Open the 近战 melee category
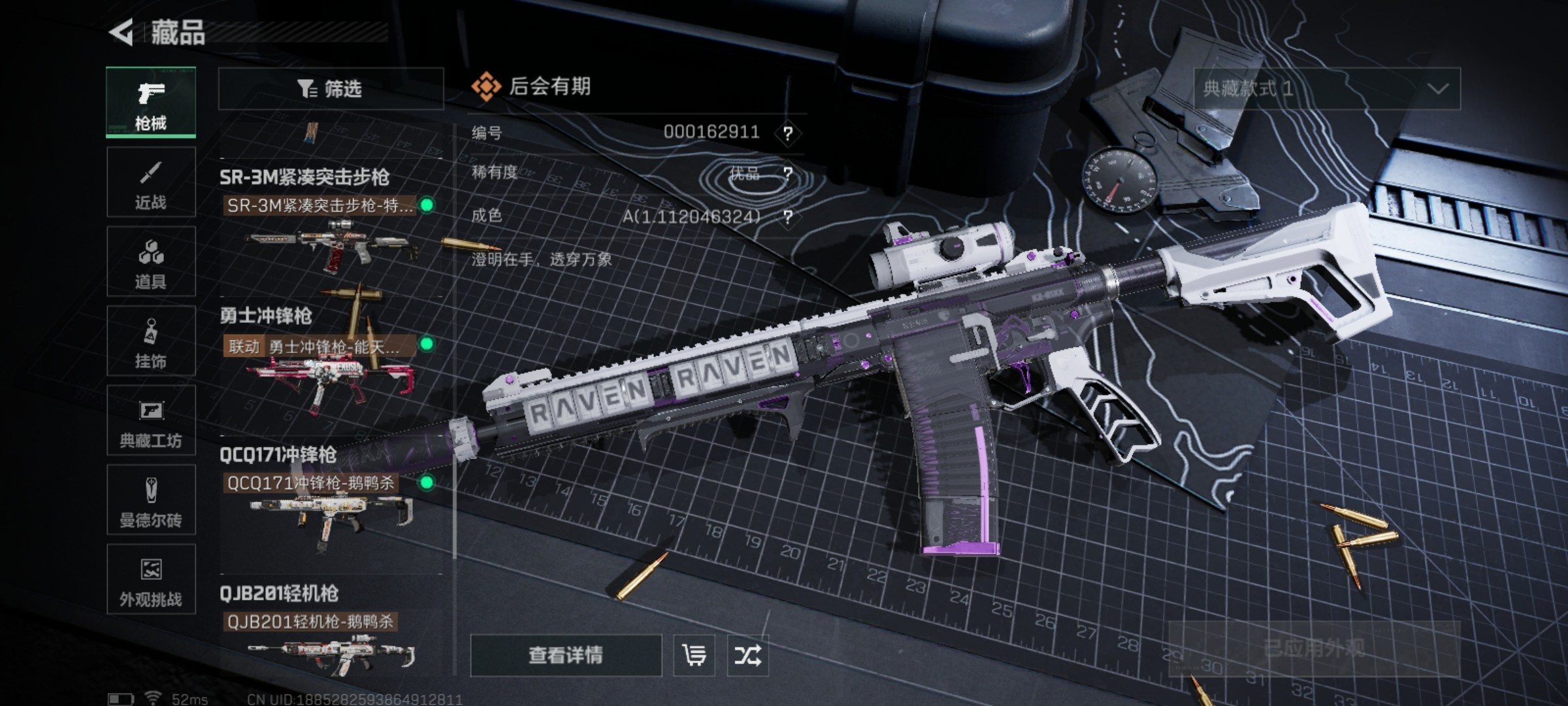Screen dimensions: 1568x706 151,183
